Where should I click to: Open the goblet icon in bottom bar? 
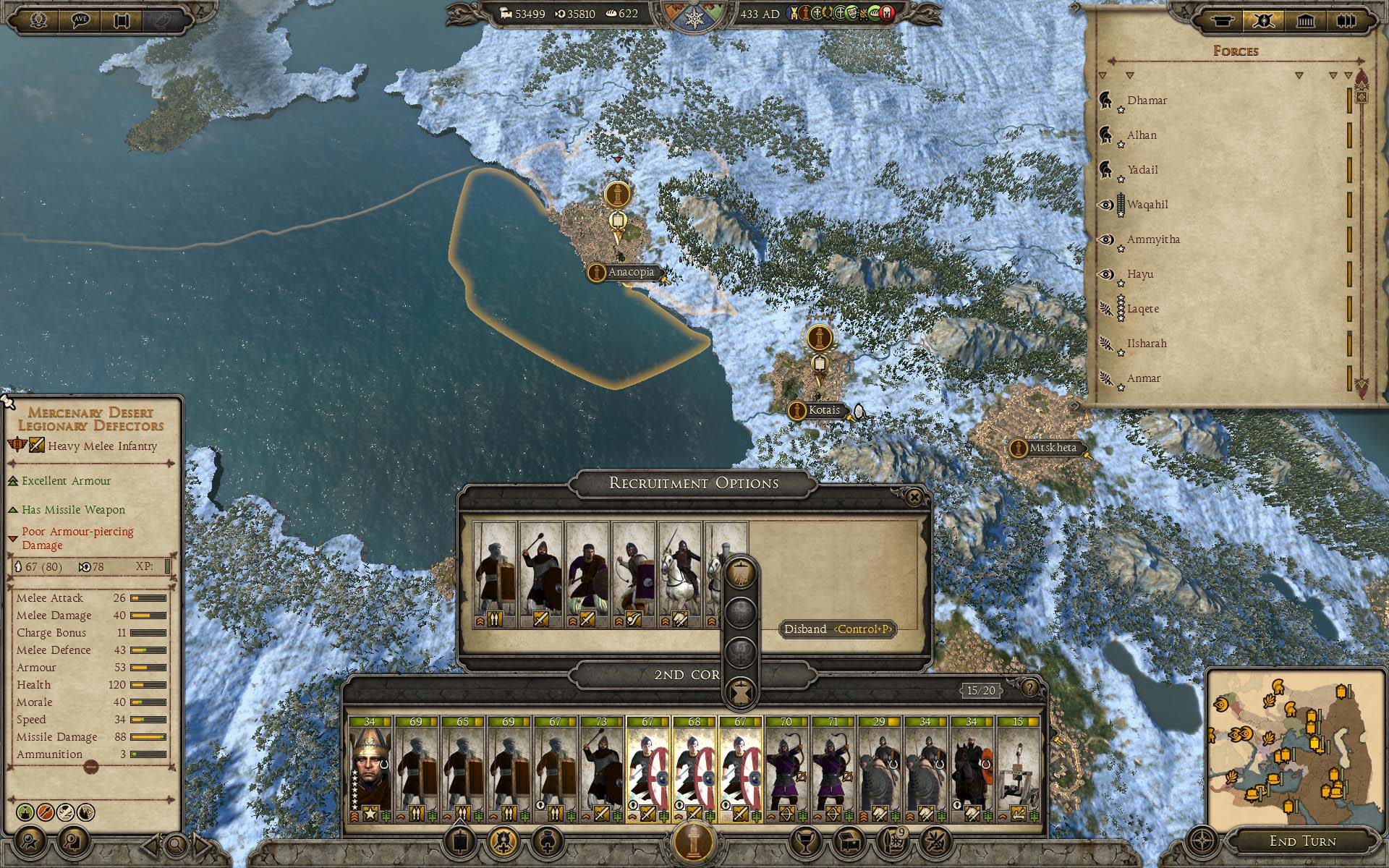tap(805, 841)
